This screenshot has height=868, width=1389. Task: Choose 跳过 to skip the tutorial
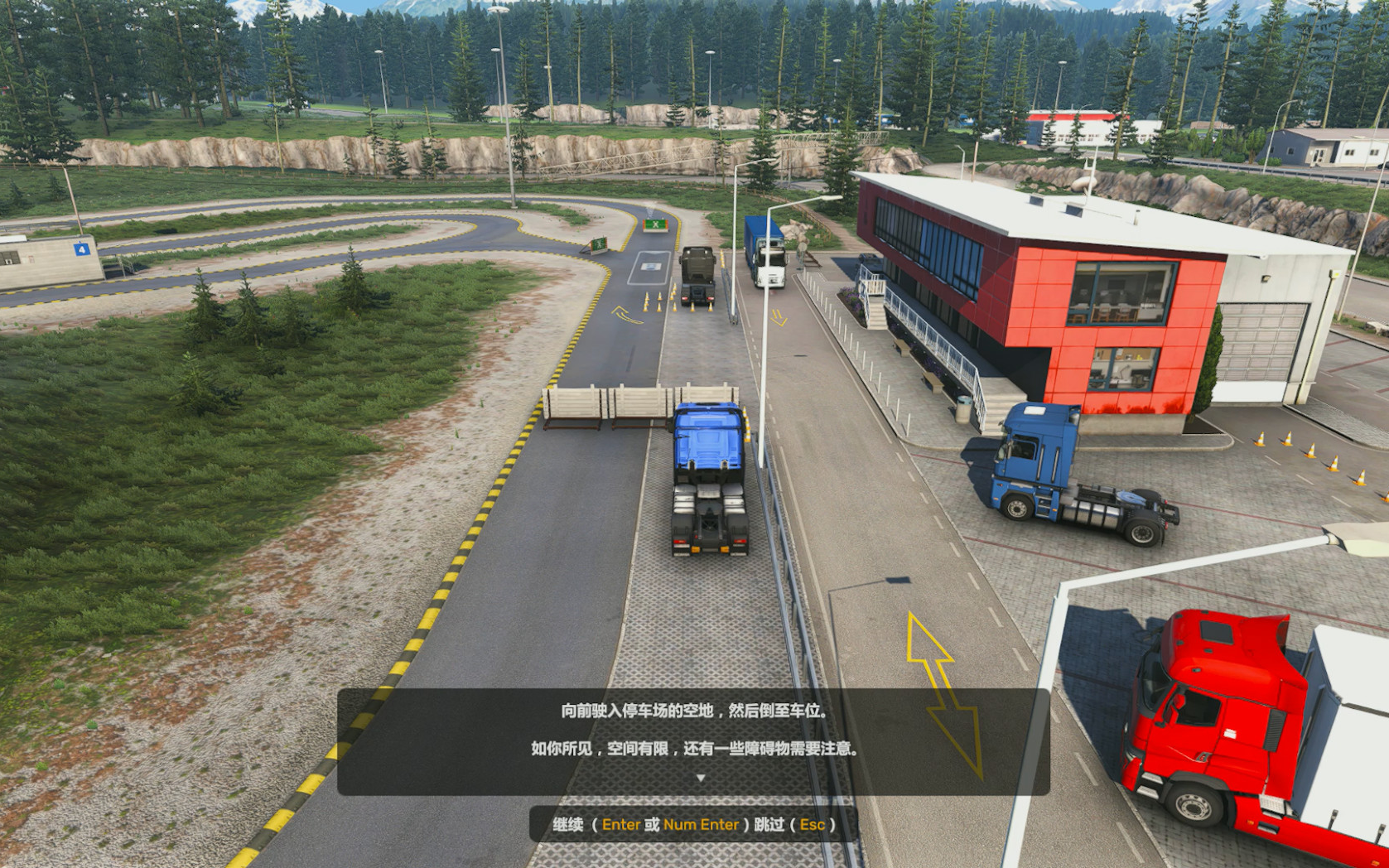(769, 825)
